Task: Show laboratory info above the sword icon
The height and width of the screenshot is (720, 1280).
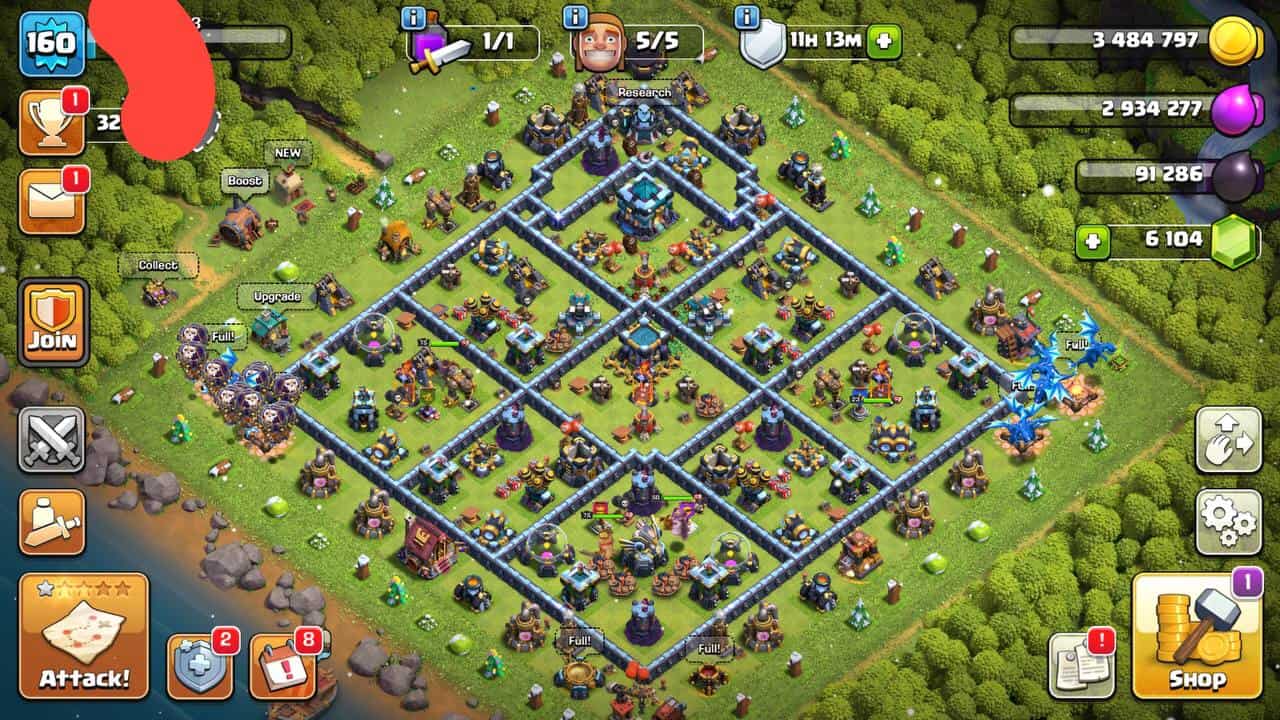Action: pos(412,17)
